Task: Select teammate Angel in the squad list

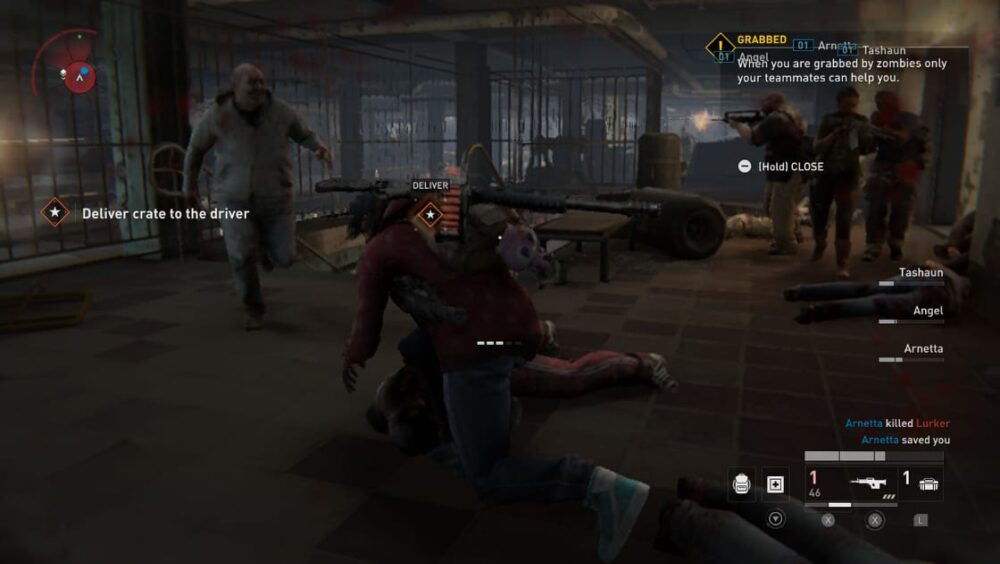Action: tap(927, 311)
